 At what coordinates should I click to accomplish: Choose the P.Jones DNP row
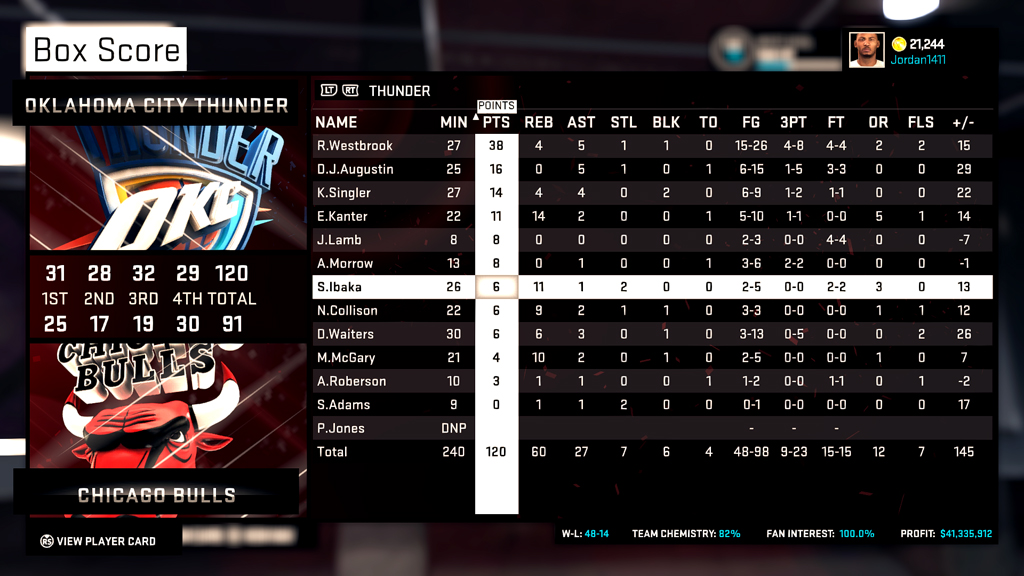(340, 428)
